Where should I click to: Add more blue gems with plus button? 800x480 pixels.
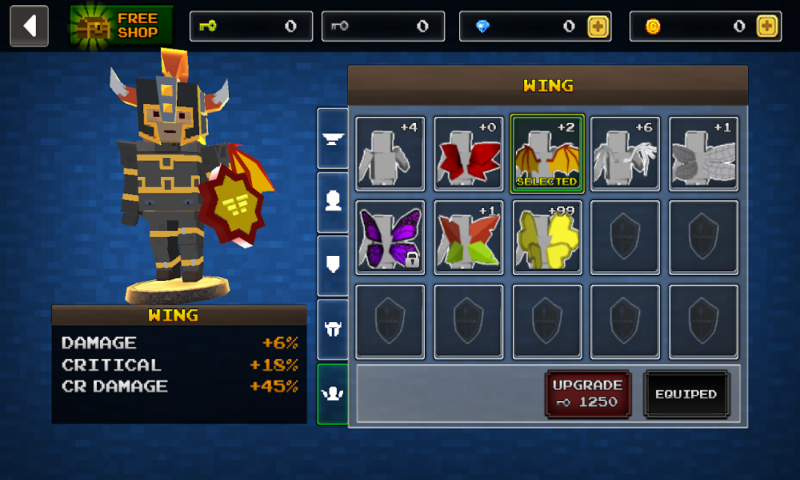click(x=598, y=27)
